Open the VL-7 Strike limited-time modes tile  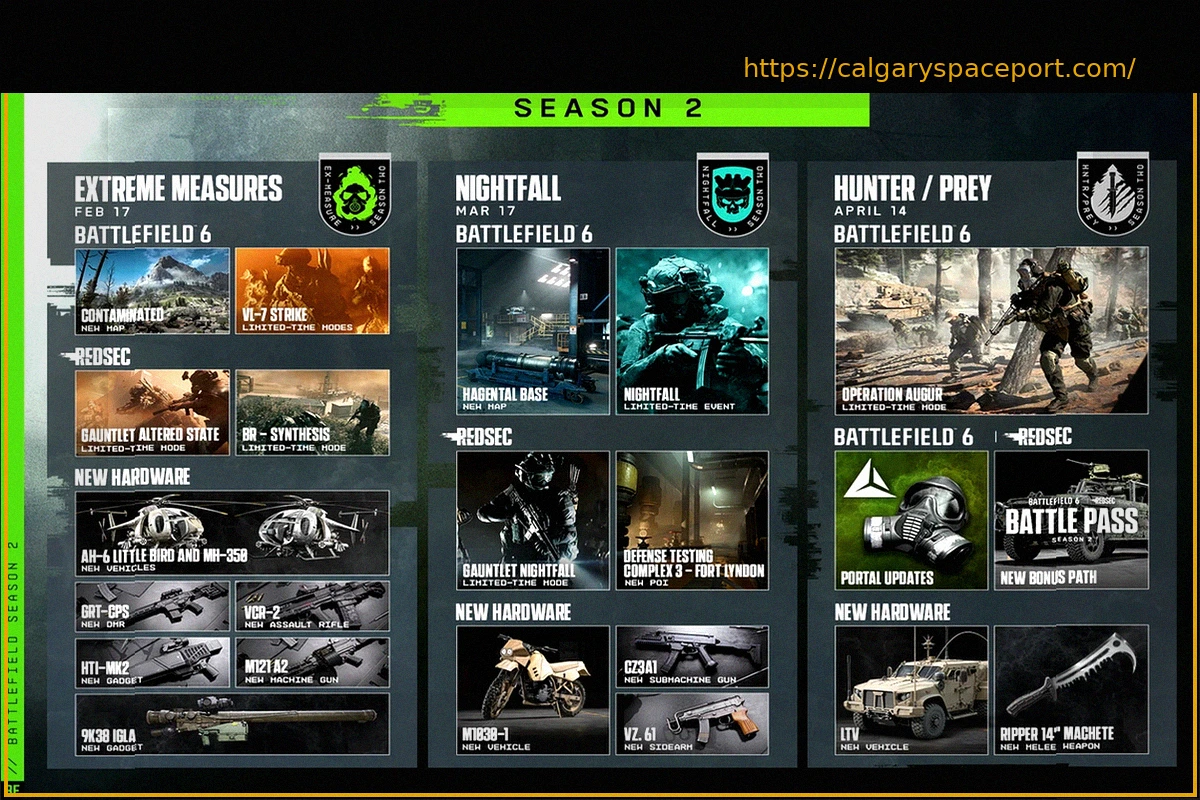click(x=312, y=291)
